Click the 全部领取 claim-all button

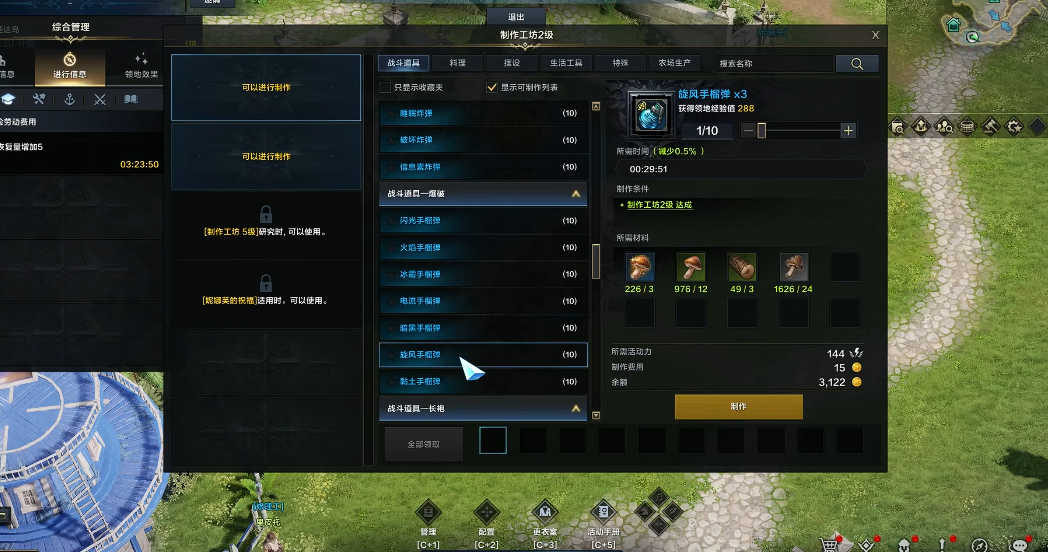[422, 443]
